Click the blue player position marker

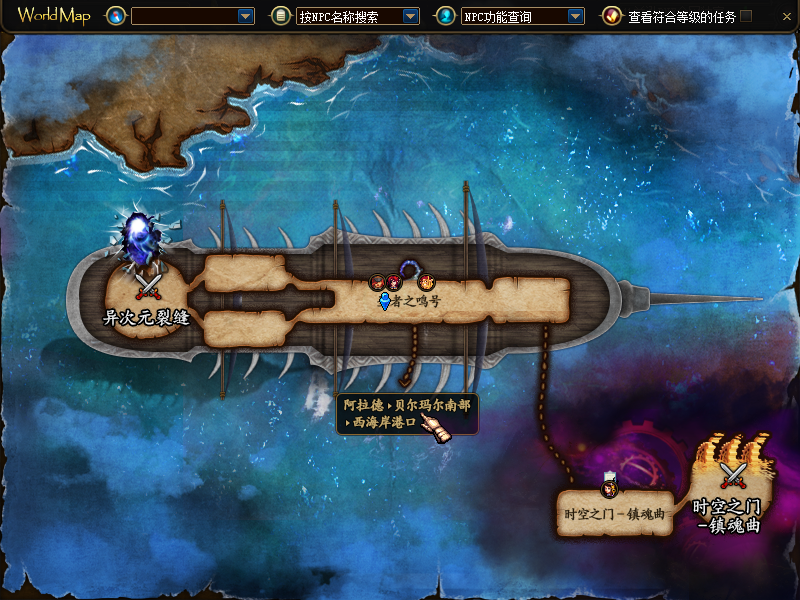[x=384, y=301]
